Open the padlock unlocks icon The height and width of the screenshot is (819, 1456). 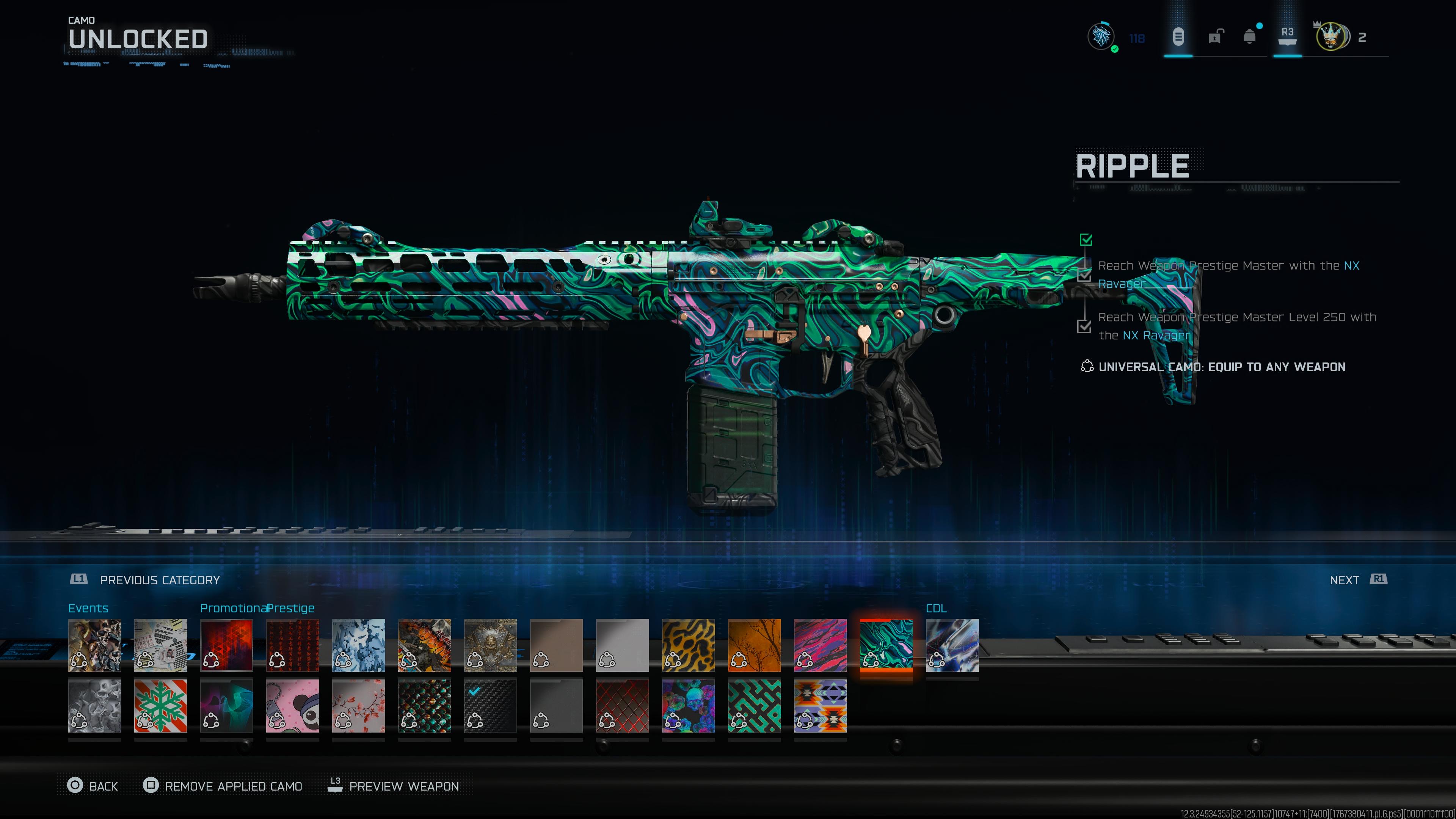click(x=1214, y=37)
